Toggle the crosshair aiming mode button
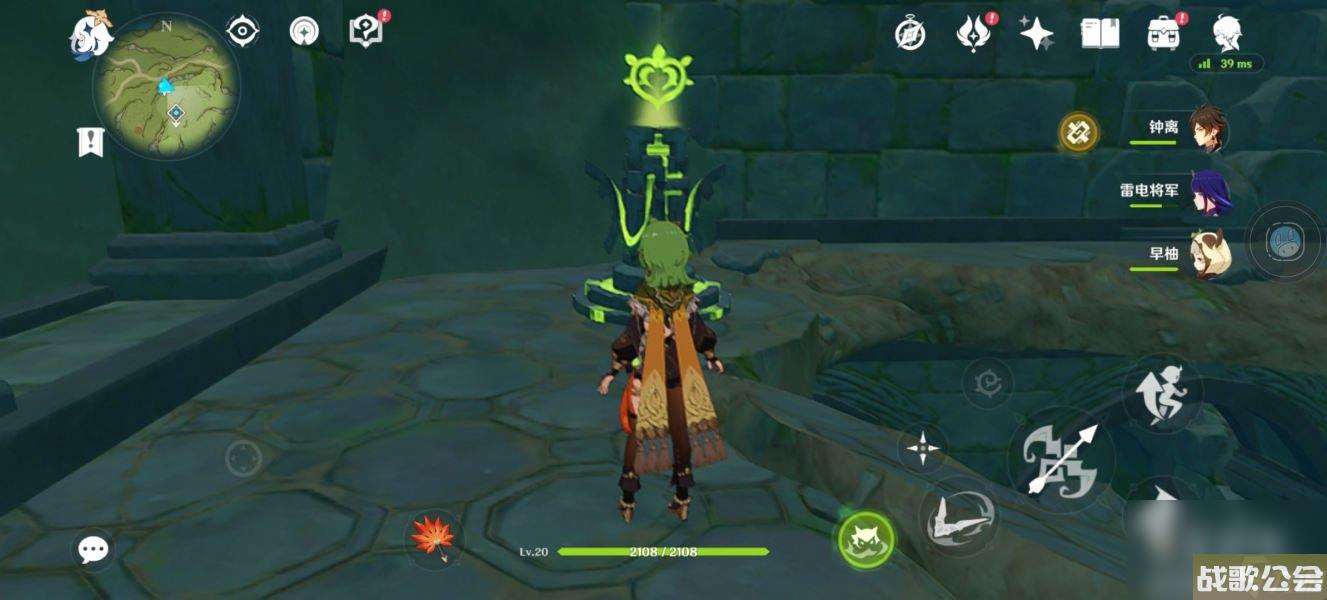1327x600 pixels. pyautogui.click(x=922, y=447)
